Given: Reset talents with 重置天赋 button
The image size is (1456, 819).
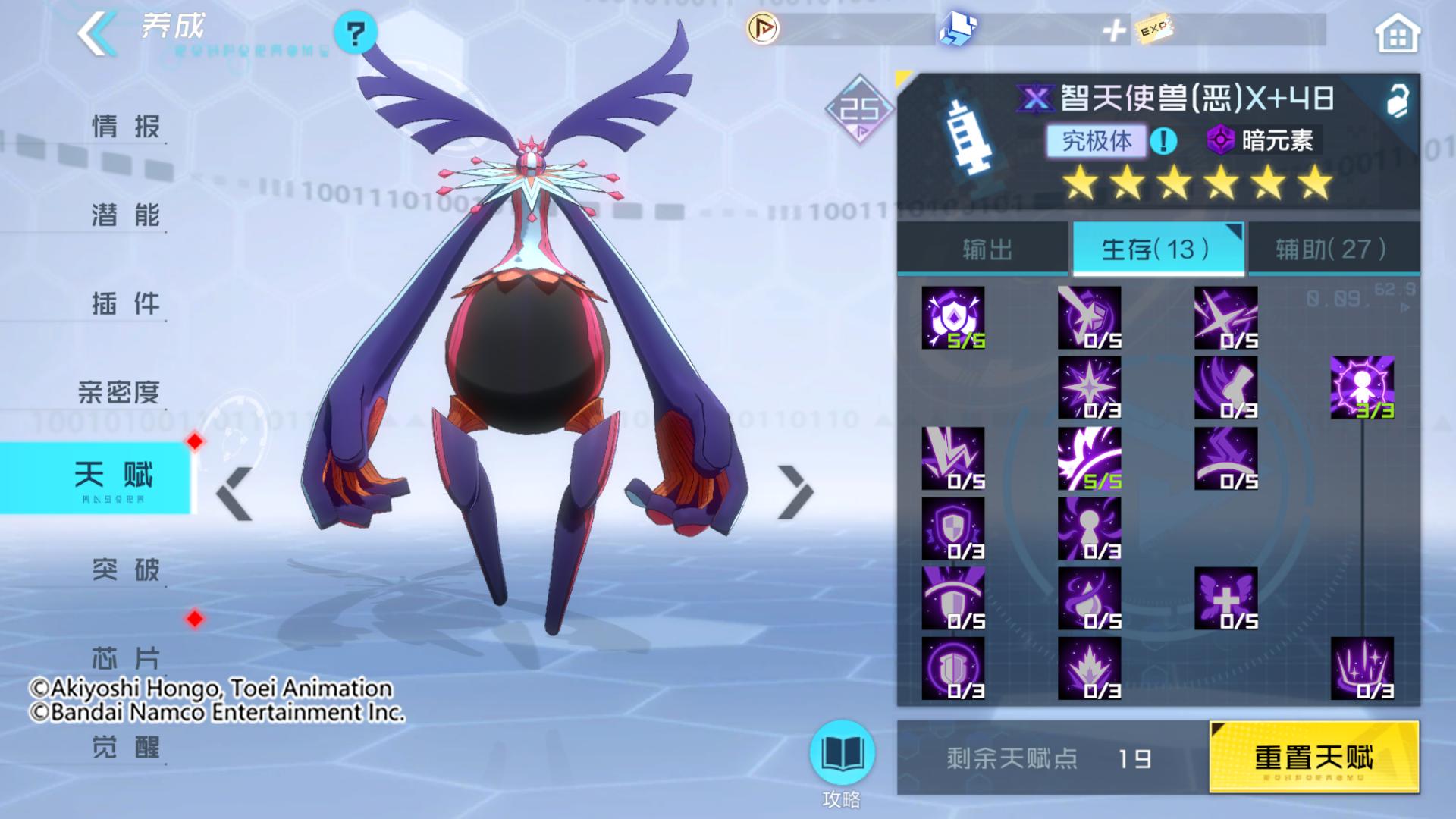Looking at the screenshot, I should (1313, 757).
